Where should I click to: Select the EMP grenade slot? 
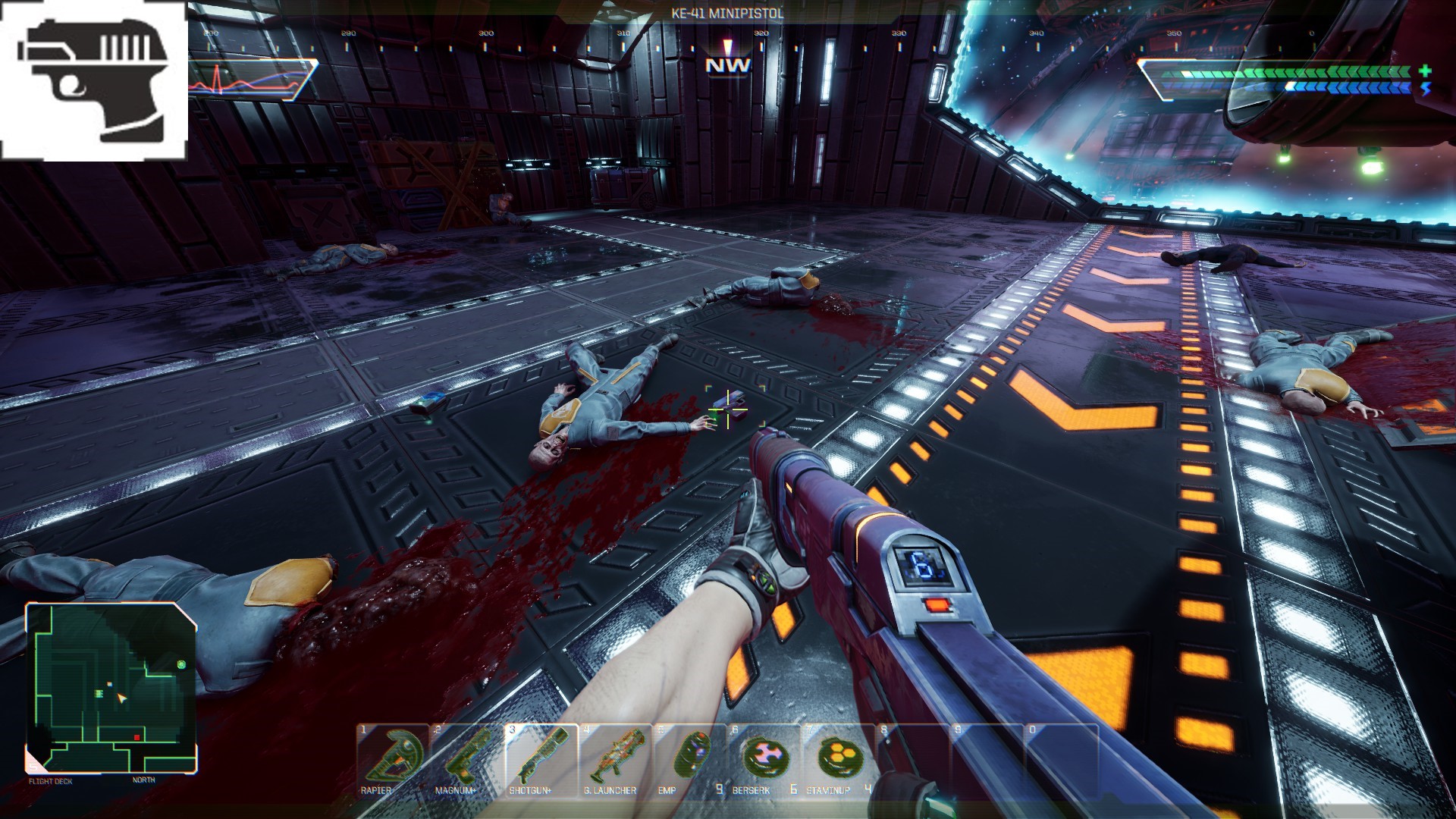coord(690,759)
